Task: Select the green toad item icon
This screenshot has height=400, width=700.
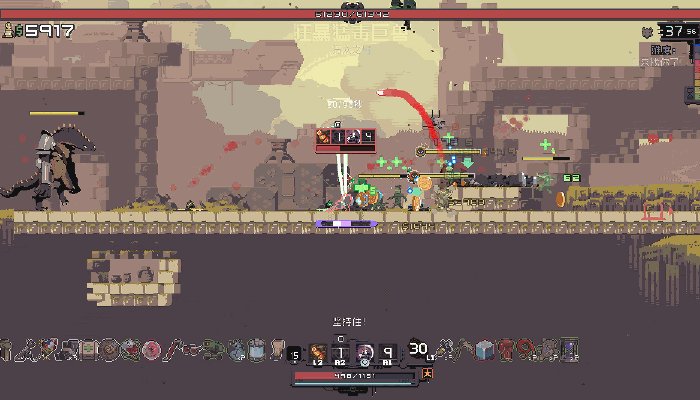Action: point(212,349)
